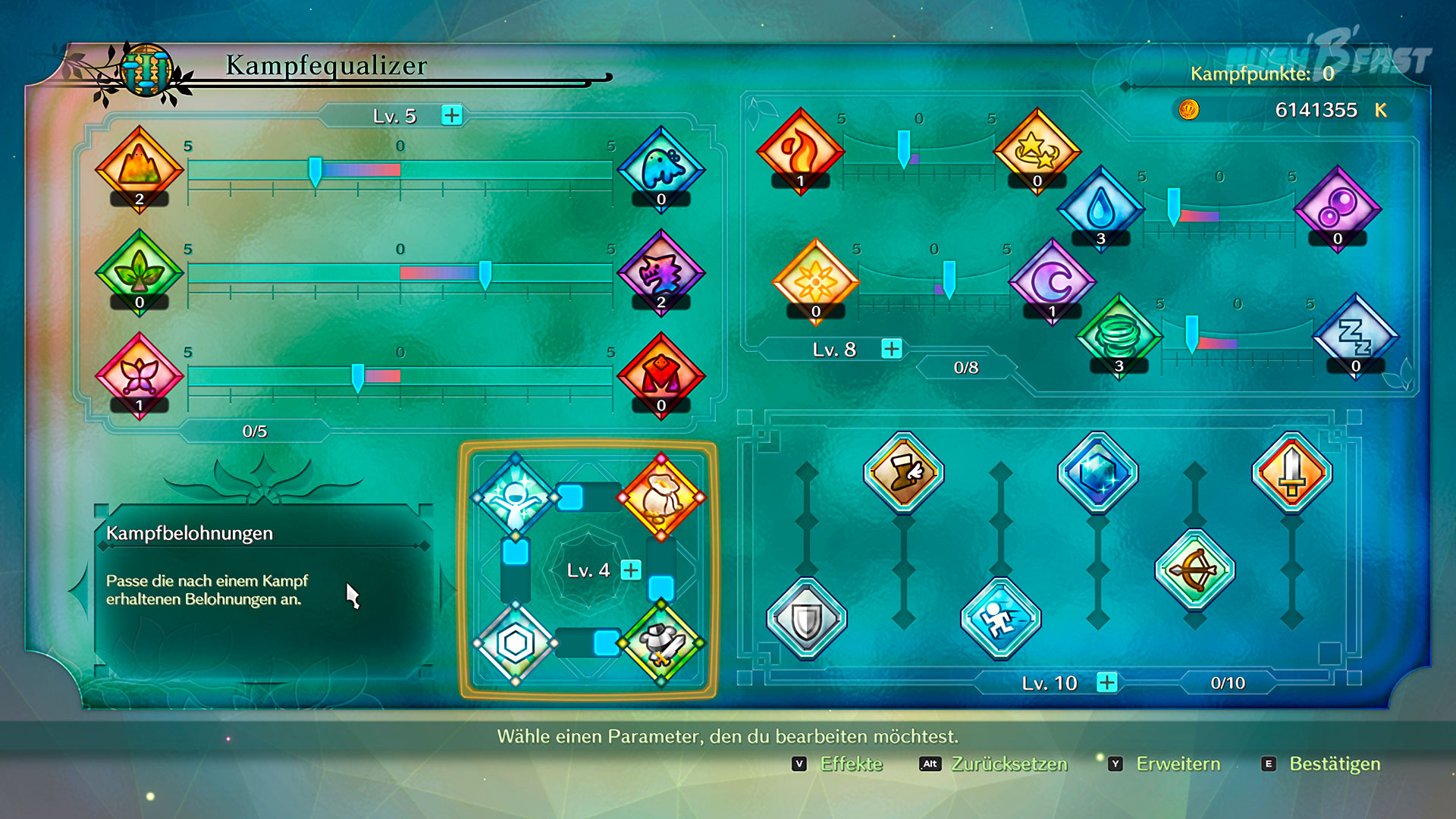Viewport: 1456px width, 819px height.
Task: Select the blue gemstone icon
Action: 1097,472
